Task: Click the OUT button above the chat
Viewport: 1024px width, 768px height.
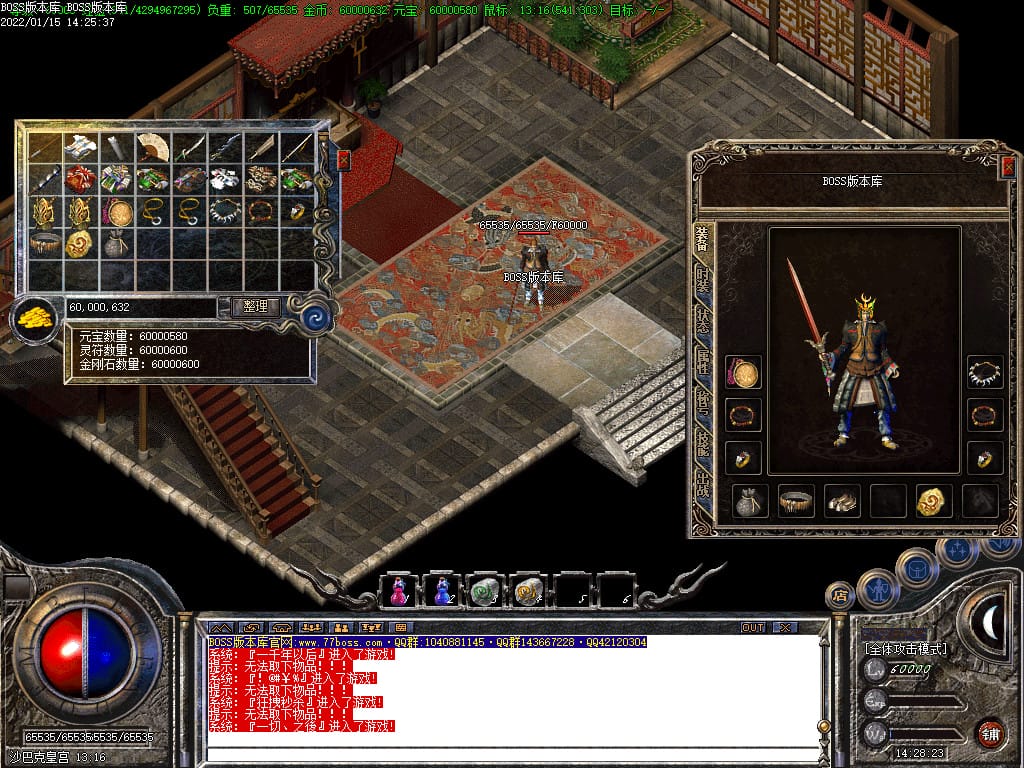Action: [752, 627]
